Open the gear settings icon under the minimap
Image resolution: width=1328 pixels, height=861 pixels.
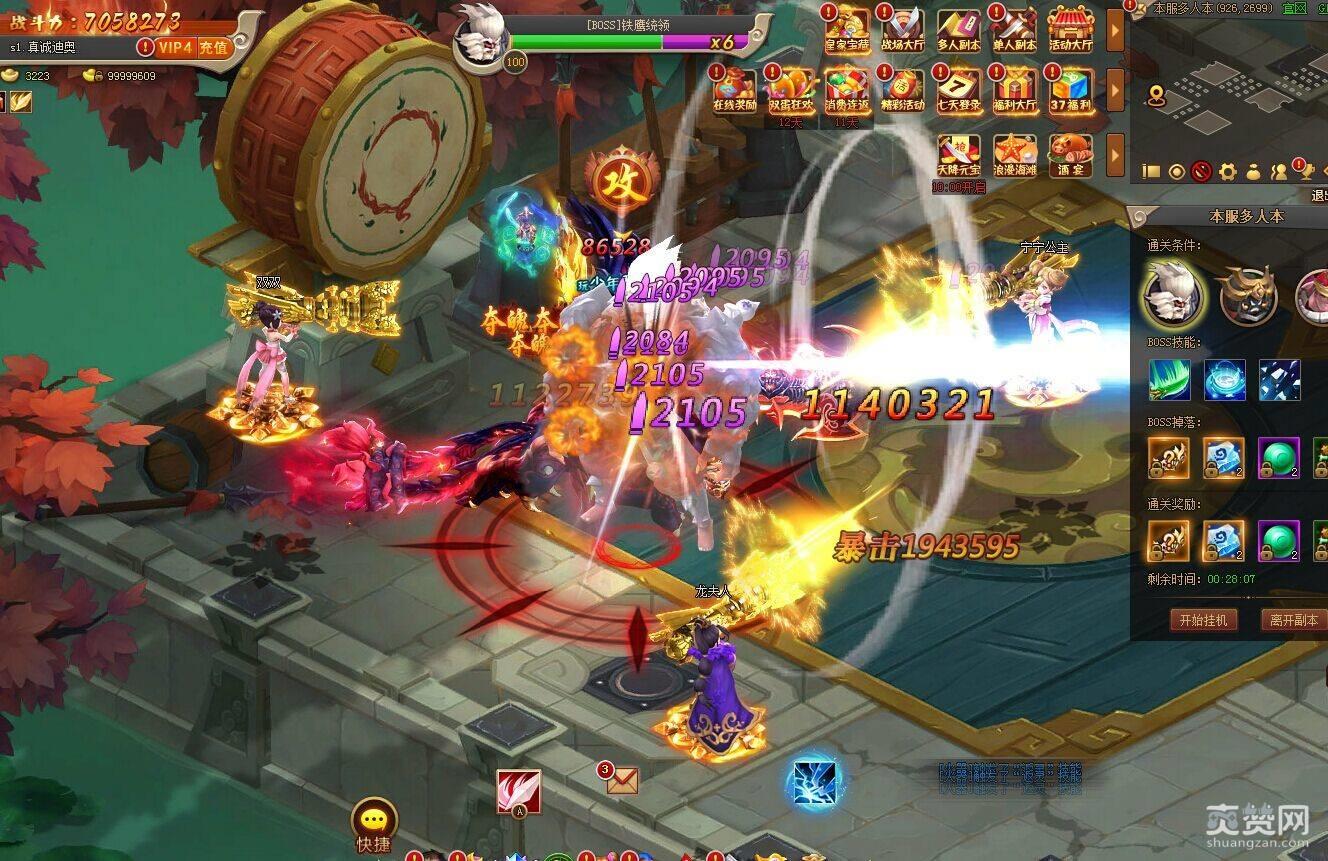coord(1227,172)
